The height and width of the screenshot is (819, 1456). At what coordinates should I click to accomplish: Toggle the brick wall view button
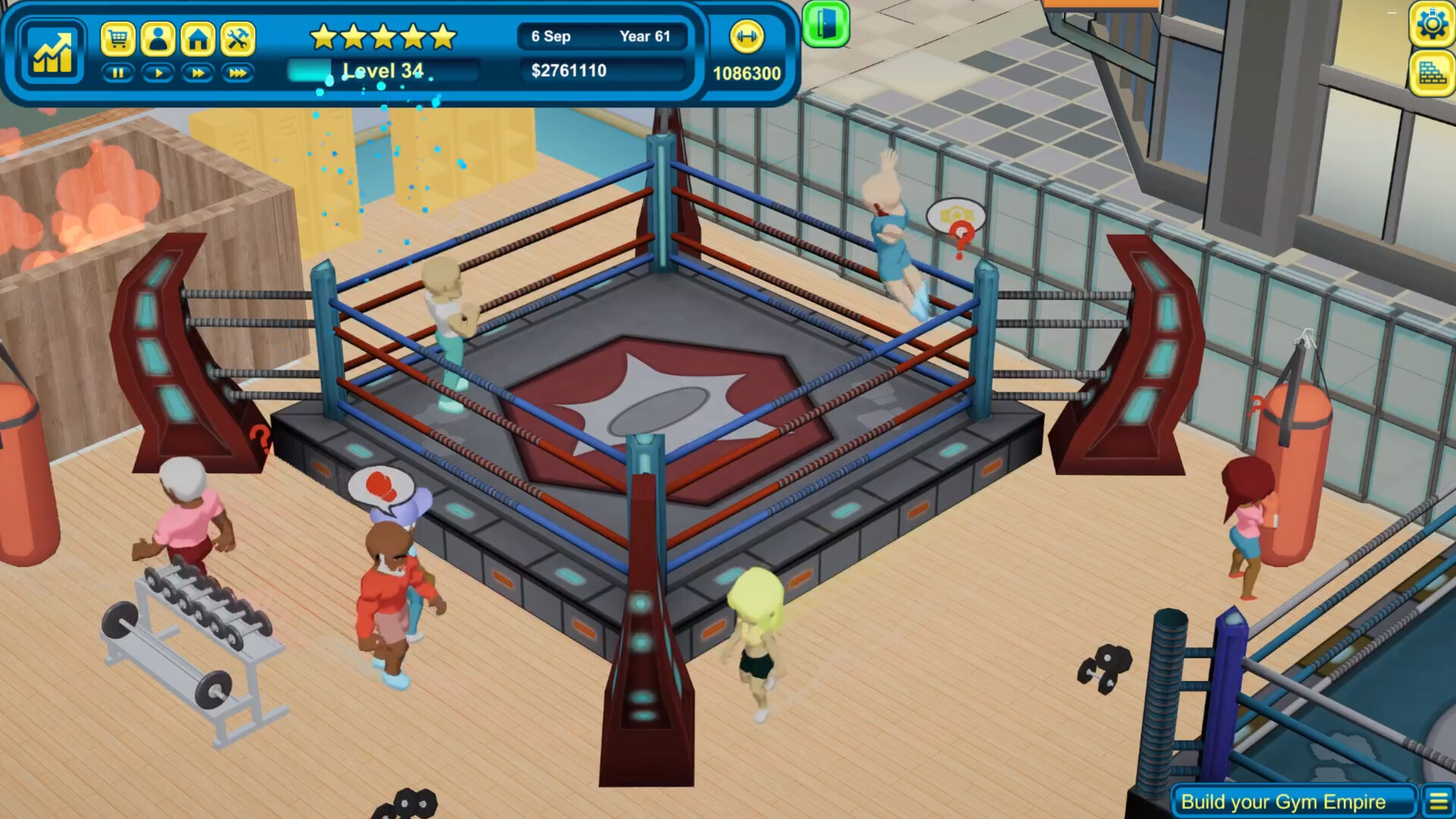(x=1431, y=74)
